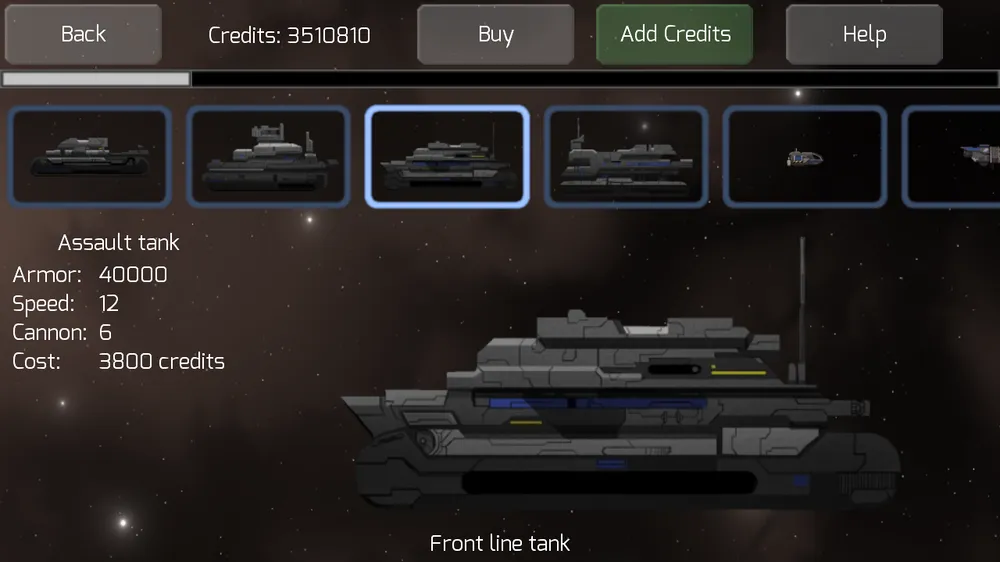Click the white horizontal scrollbar thumb
Viewport: 1000px width, 562px height.
[96, 78]
